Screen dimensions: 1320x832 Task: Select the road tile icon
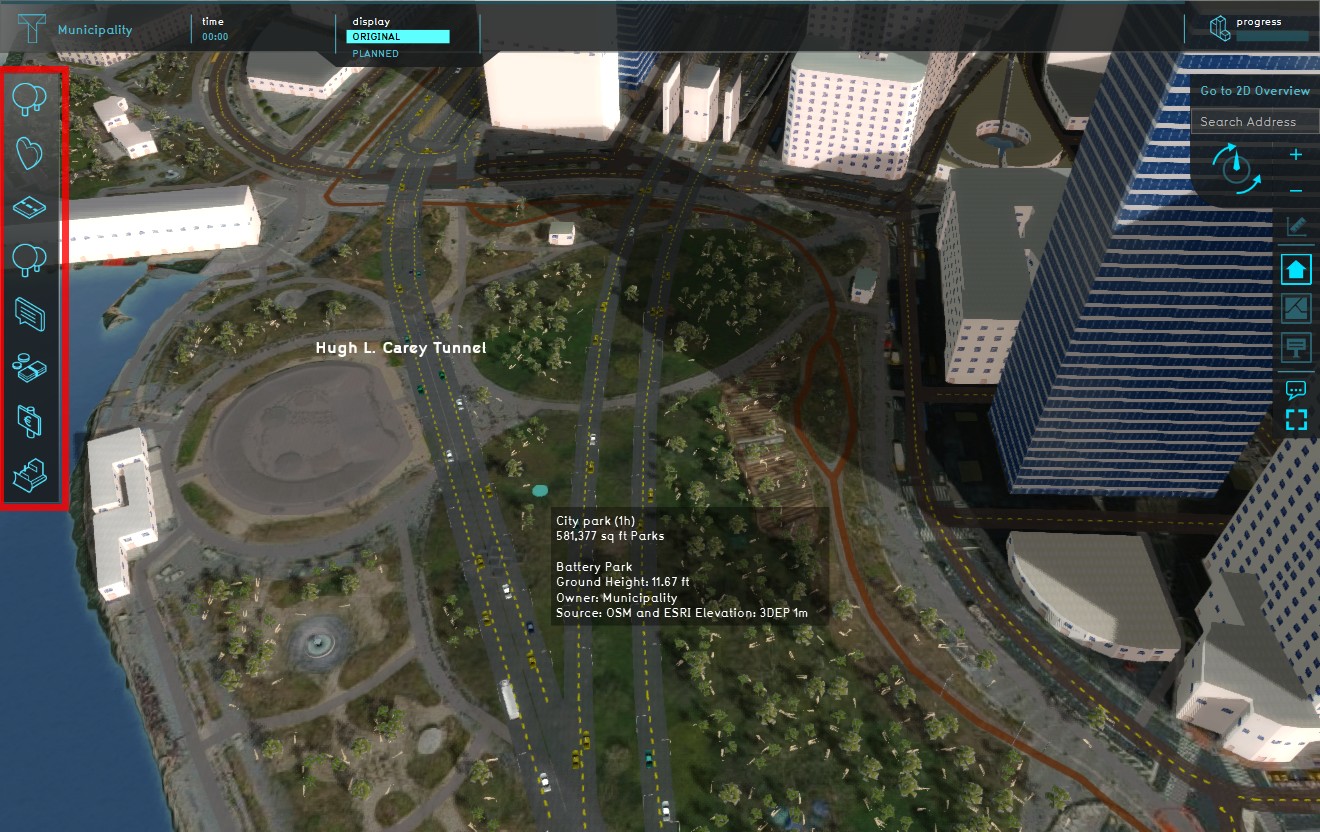[31, 206]
